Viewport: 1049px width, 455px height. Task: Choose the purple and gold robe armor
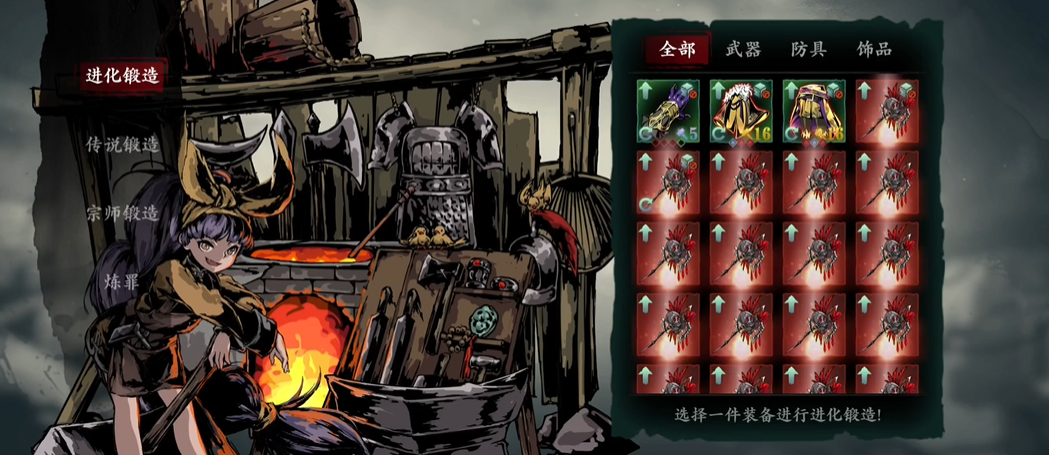(x=814, y=111)
